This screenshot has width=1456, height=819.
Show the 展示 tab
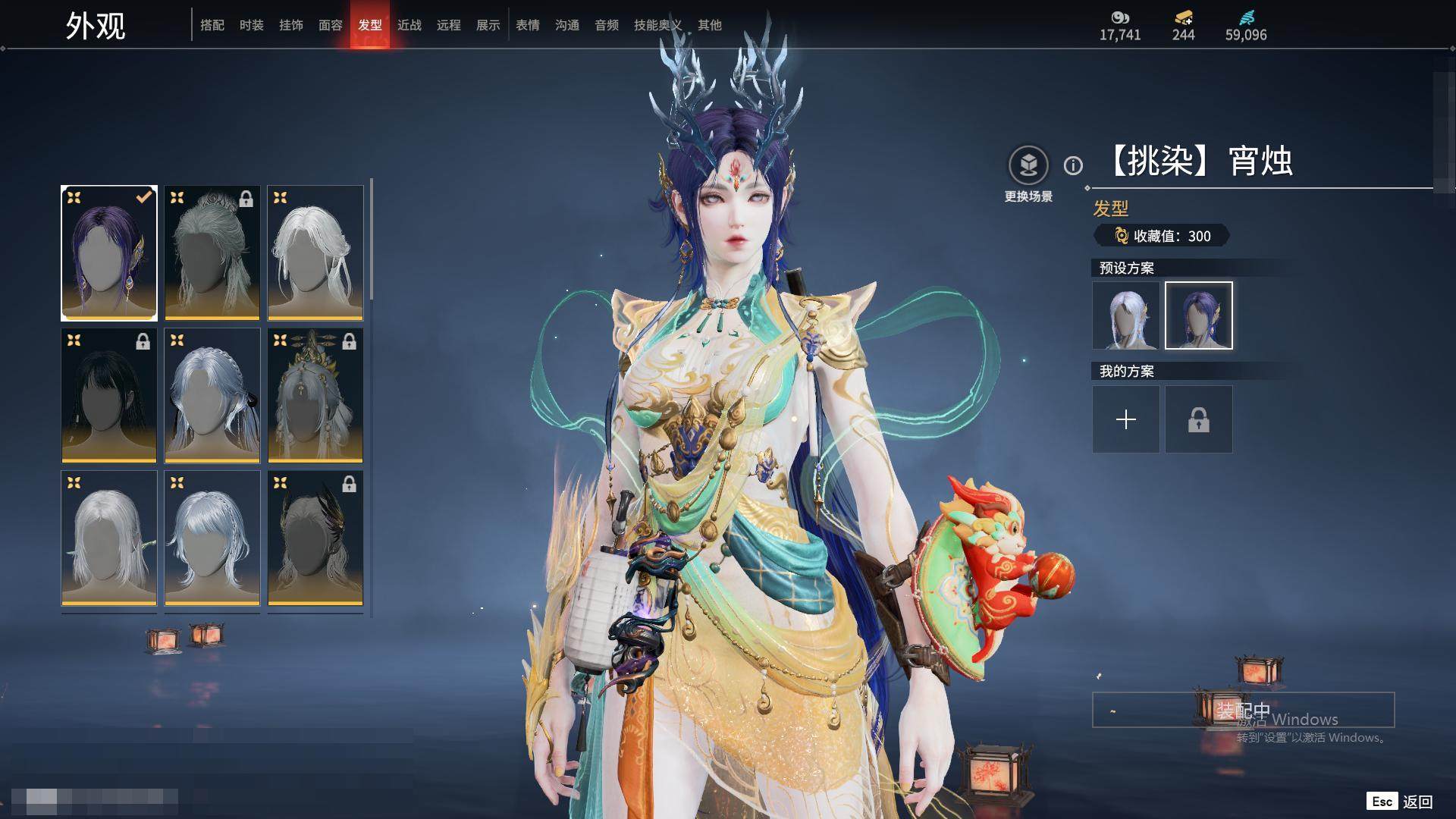pyautogui.click(x=488, y=25)
